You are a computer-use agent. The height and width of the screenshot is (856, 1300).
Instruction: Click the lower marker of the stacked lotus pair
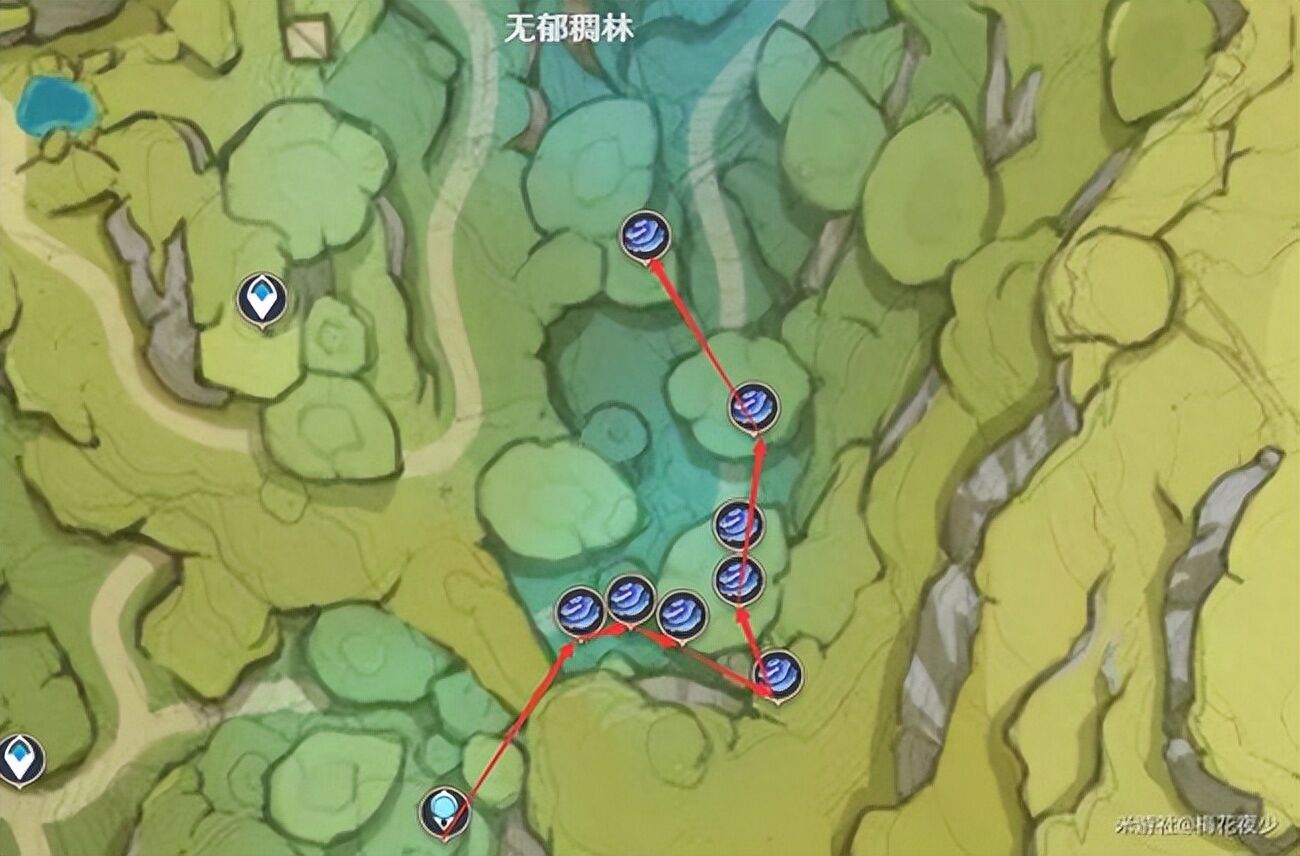(737, 578)
